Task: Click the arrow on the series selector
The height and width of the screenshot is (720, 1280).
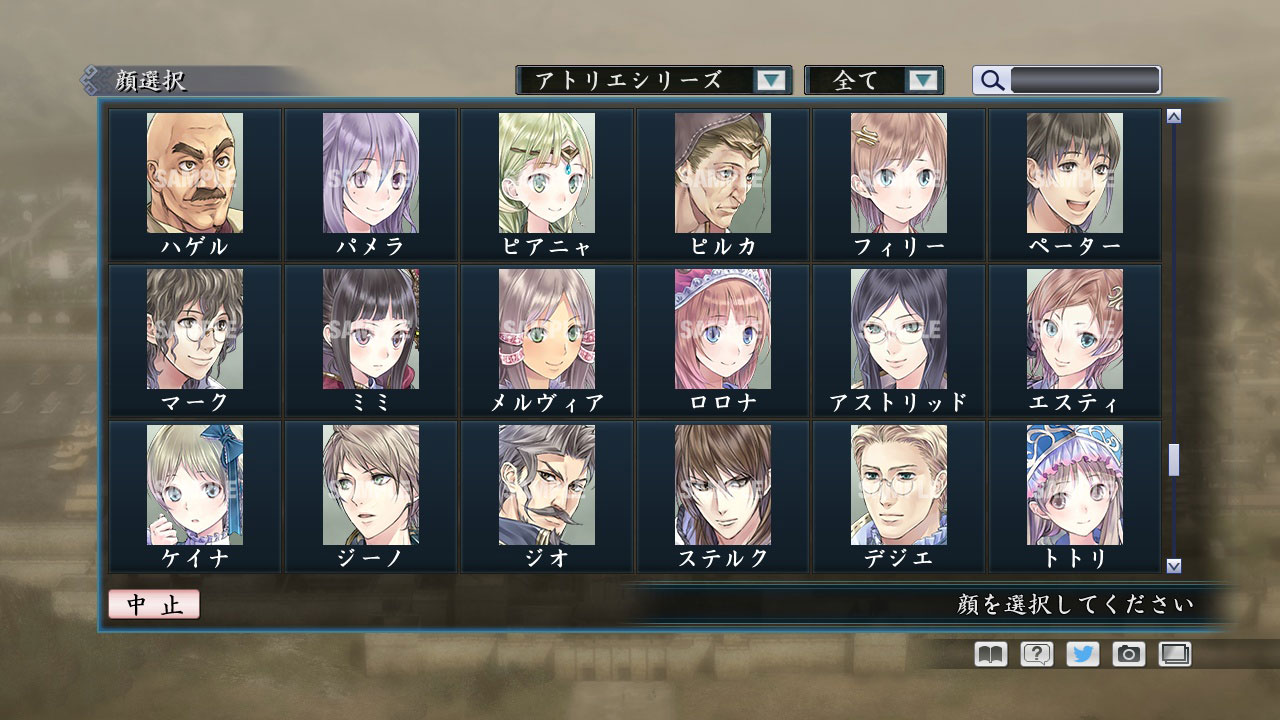Action: (x=770, y=80)
